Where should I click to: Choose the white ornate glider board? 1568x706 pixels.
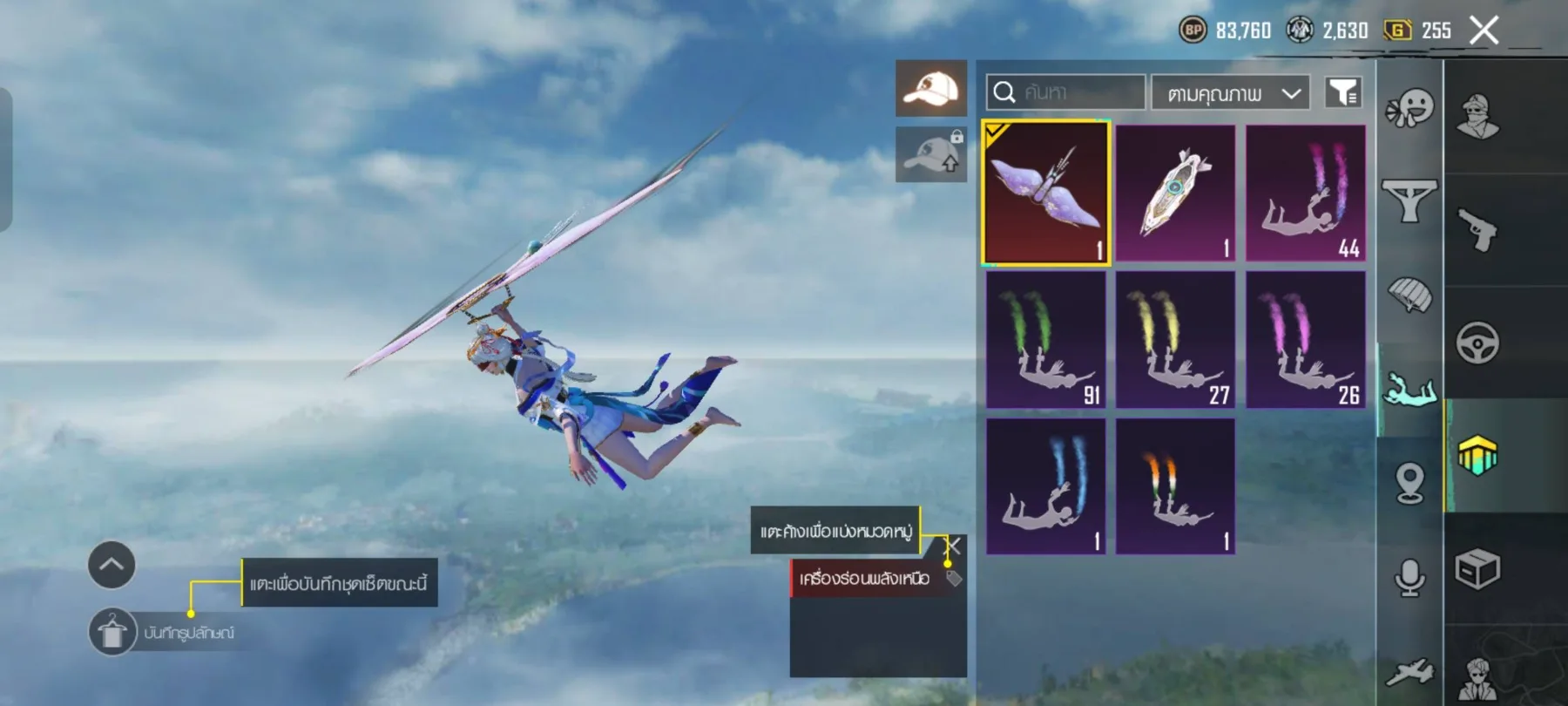1175,193
